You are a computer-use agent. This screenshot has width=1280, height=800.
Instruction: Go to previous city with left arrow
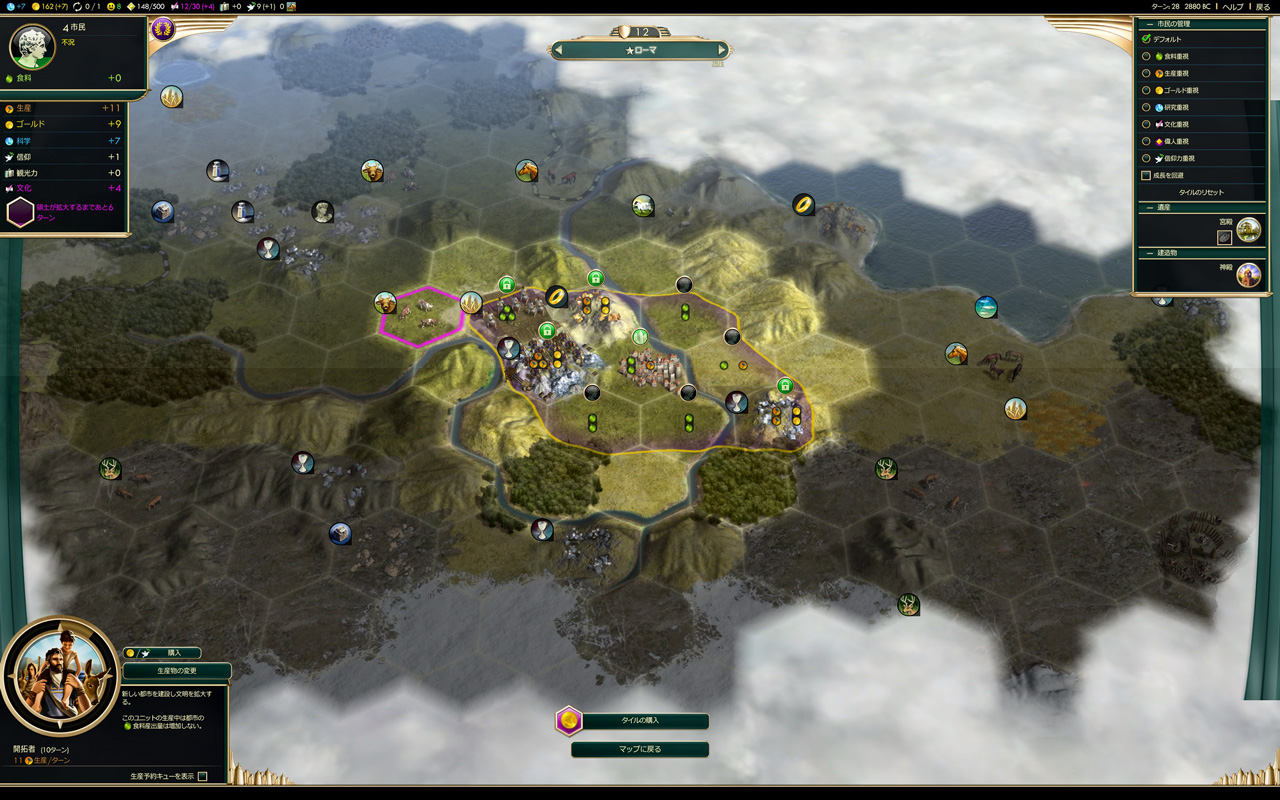tap(559, 50)
